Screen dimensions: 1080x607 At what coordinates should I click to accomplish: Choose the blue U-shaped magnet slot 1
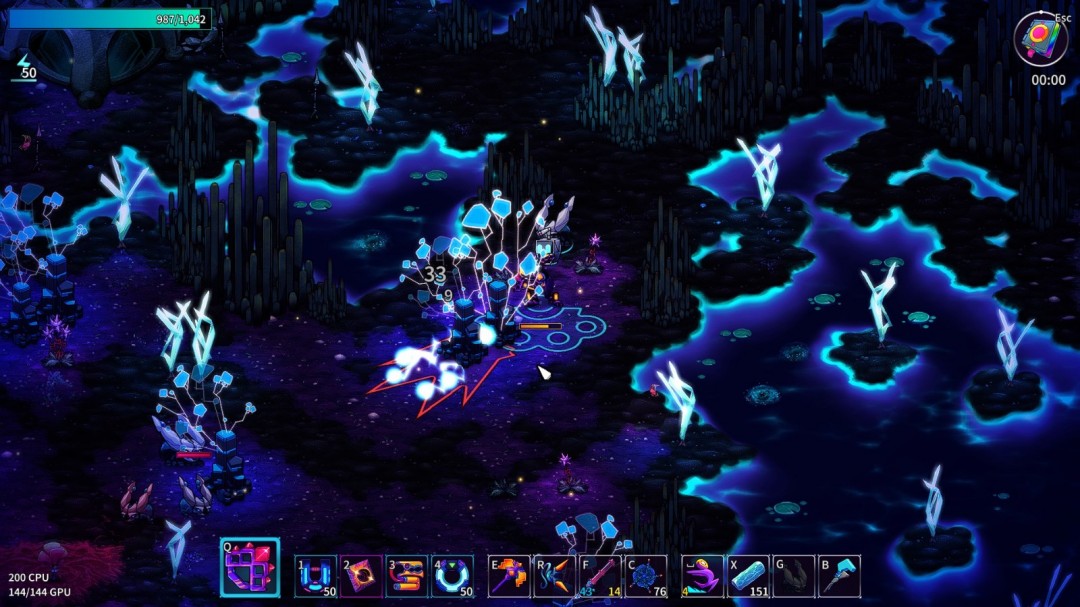click(316, 577)
